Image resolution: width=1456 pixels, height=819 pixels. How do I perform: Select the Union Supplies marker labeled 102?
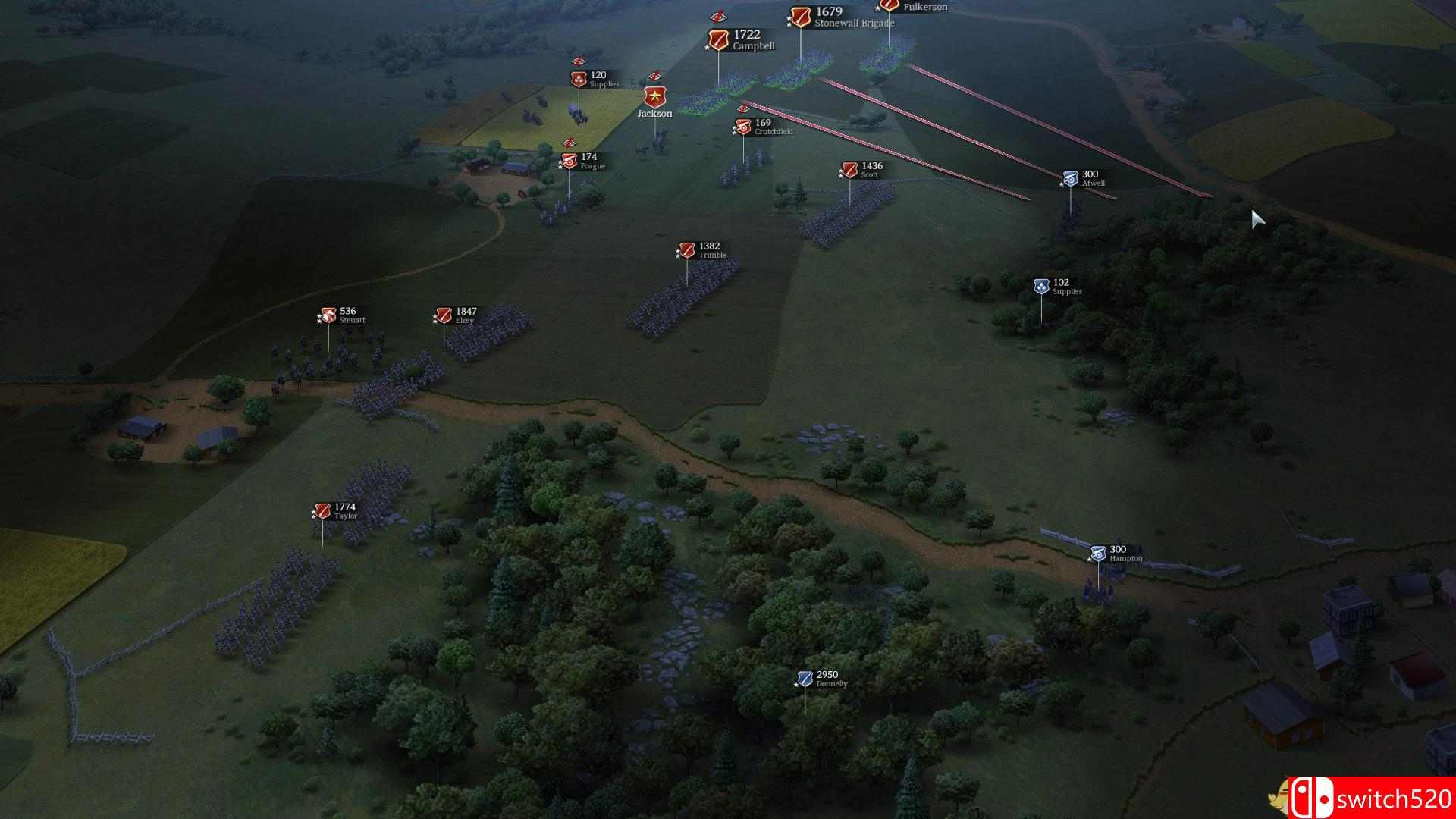[1042, 284]
